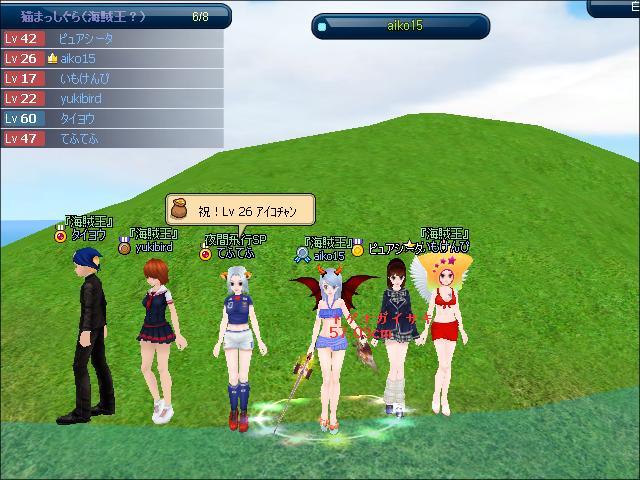Click the Lv 26 アイコチャン announcement bubble

(x=240, y=208)
